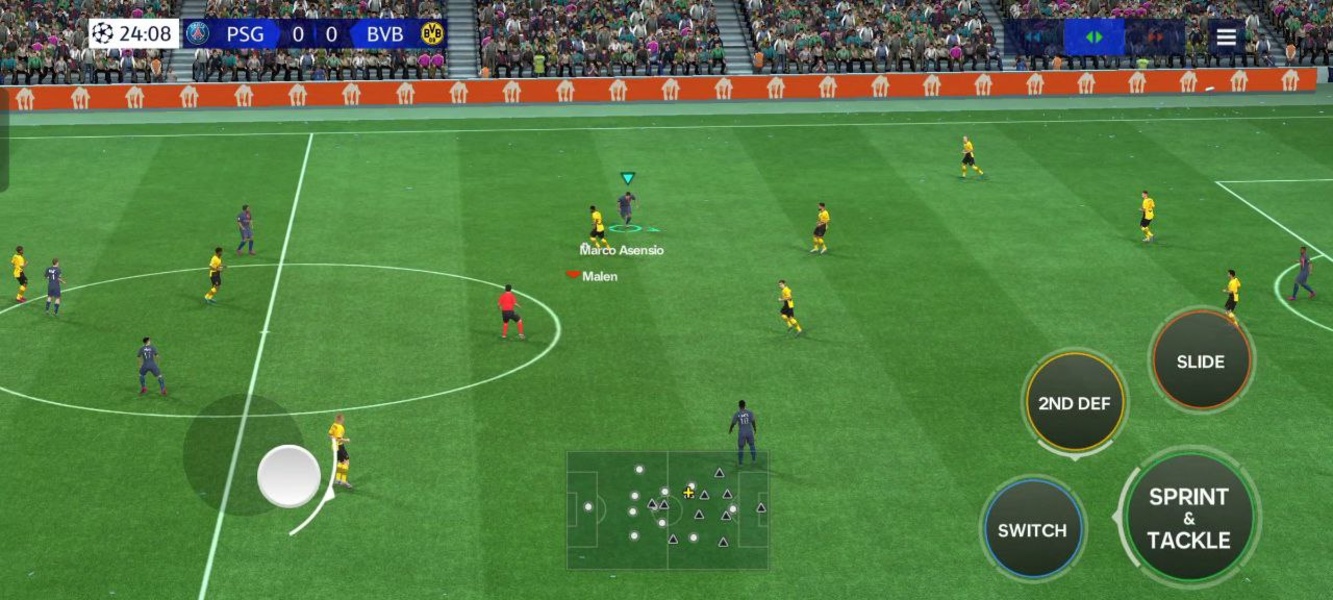The width and height of the screenshot is (1333, 600).
Task: Click the pitch radar minimap
Action: pos(667,510)
